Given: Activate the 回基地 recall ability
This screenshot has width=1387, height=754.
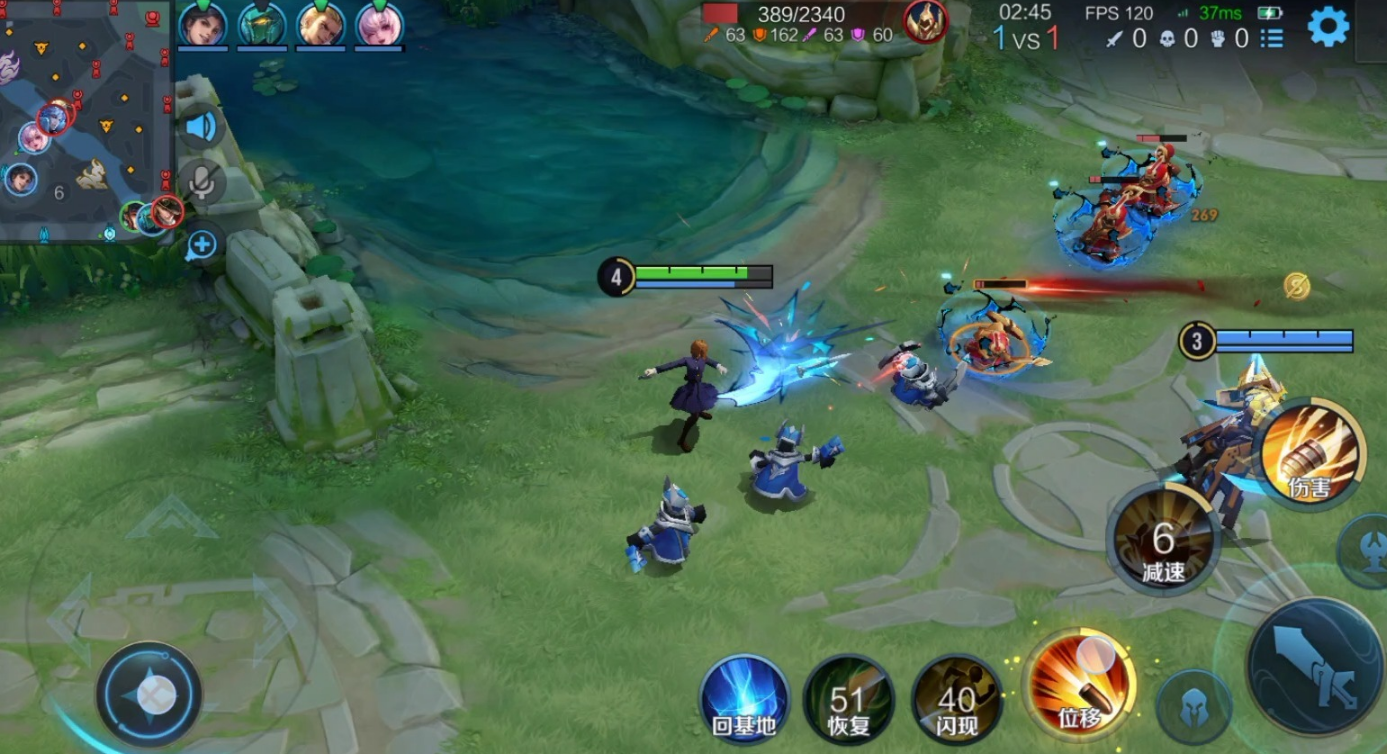Looking at the screenshot, I should click(x=745, y=699).
